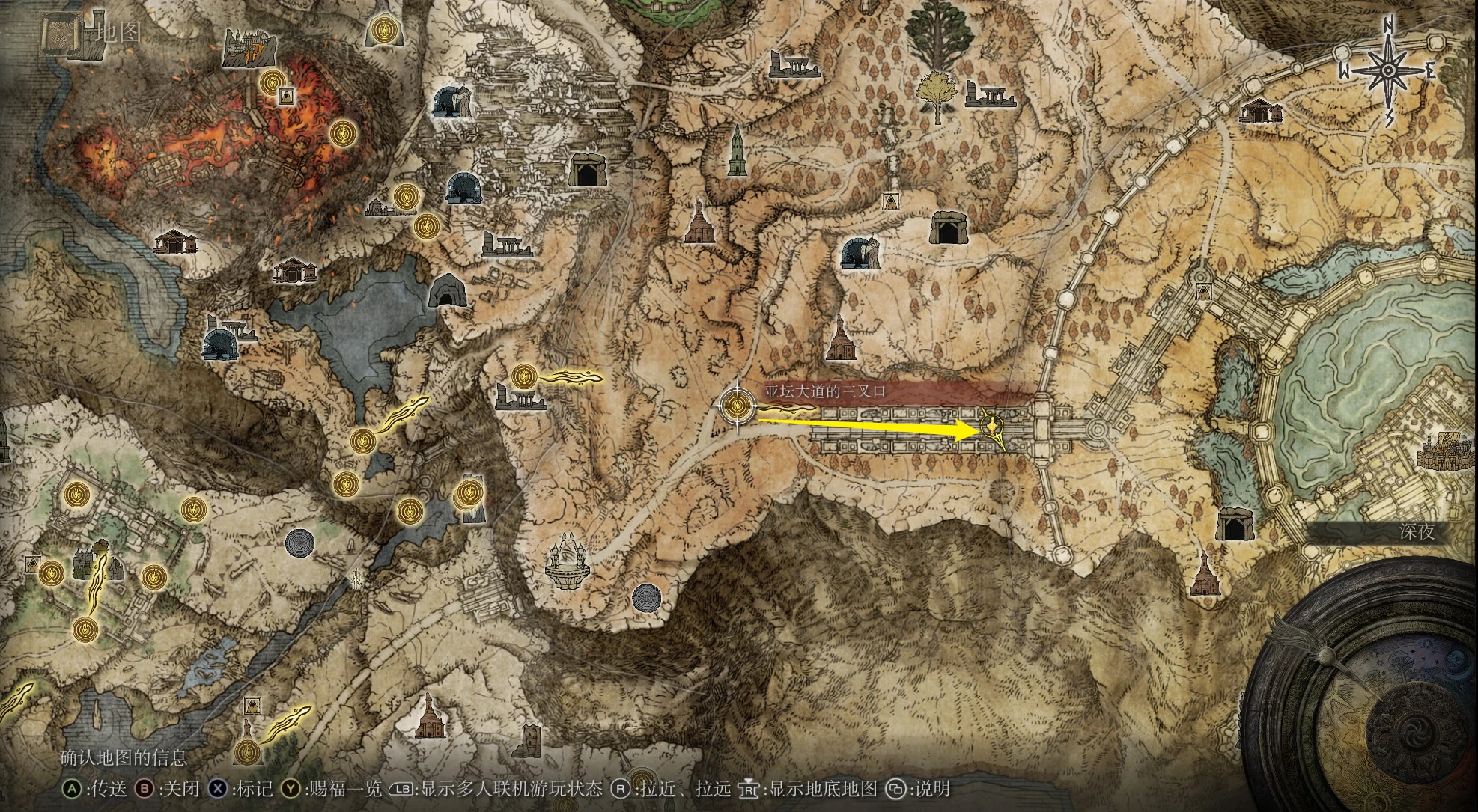Click the golden Minor Erdtree icon

point(936,95)
